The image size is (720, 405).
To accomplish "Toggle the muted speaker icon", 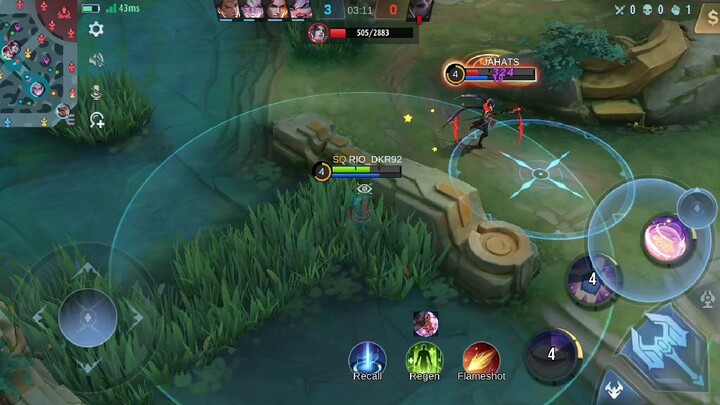I will pyautogui.click(x=96, y=60).
